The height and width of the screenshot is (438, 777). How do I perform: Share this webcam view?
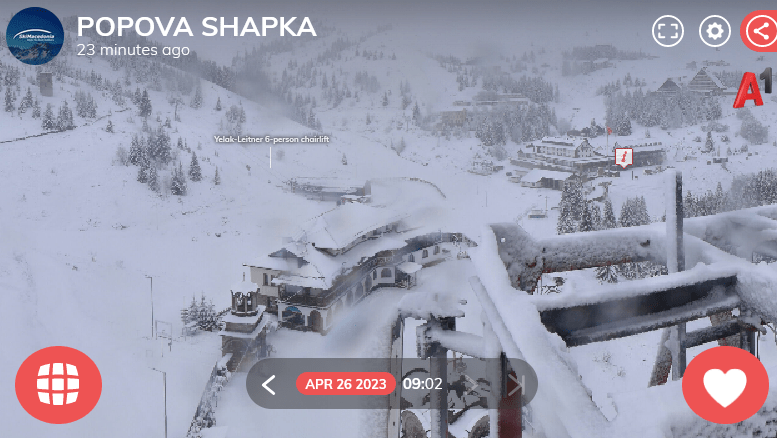click(760, 31)
